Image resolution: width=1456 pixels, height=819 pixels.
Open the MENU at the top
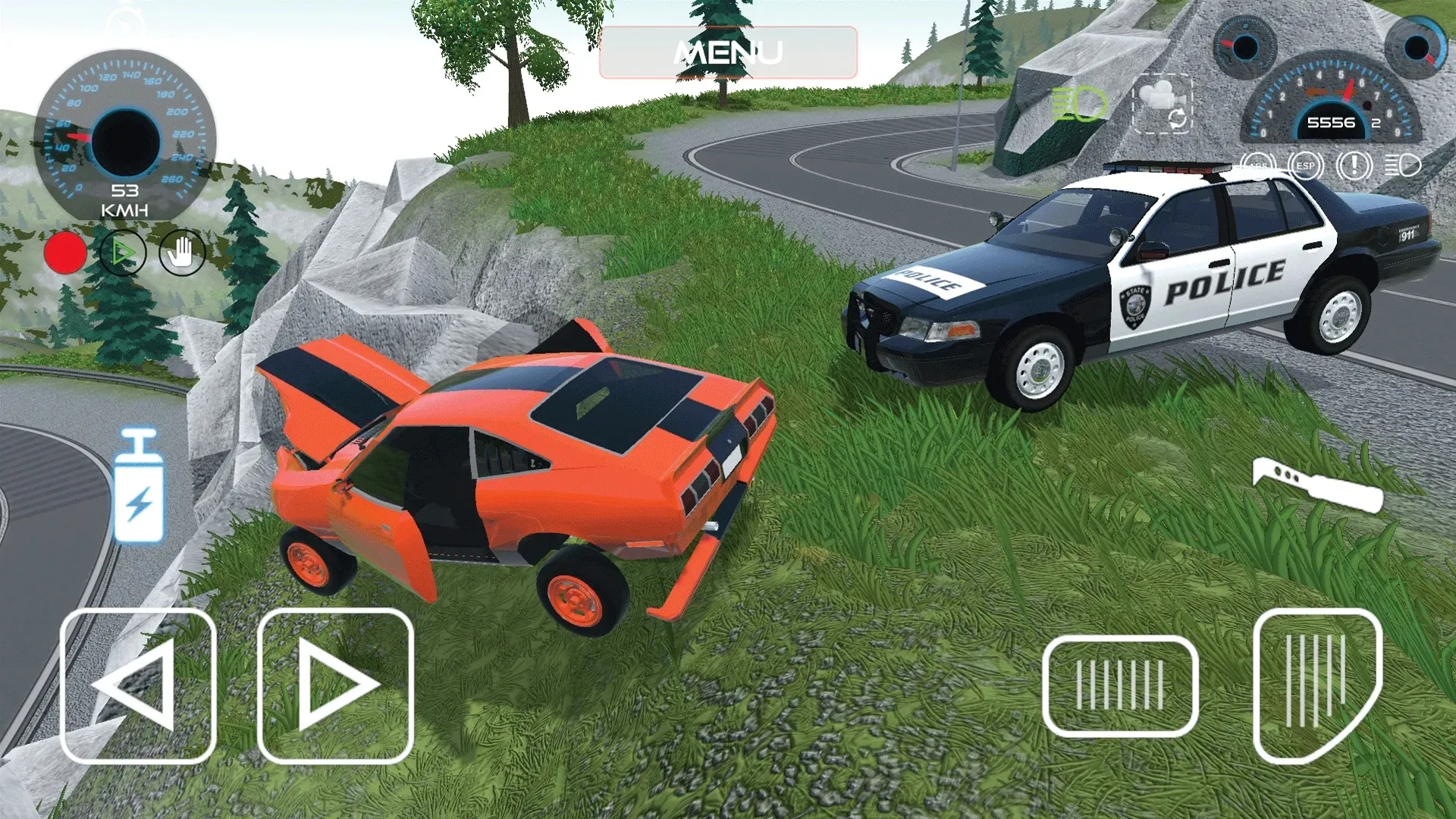pos(728,52)
